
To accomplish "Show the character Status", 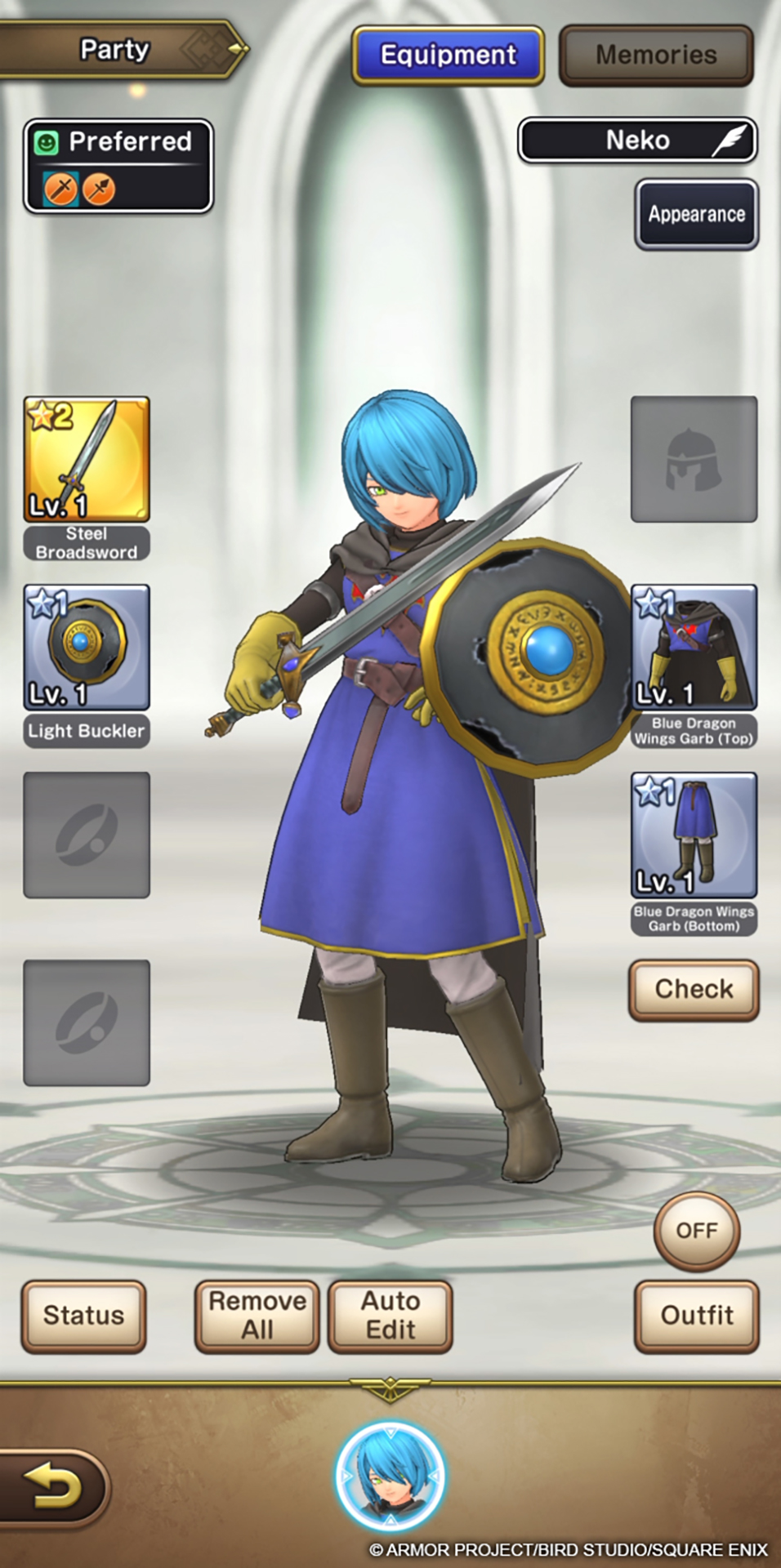I will (x=83, y=1316).
